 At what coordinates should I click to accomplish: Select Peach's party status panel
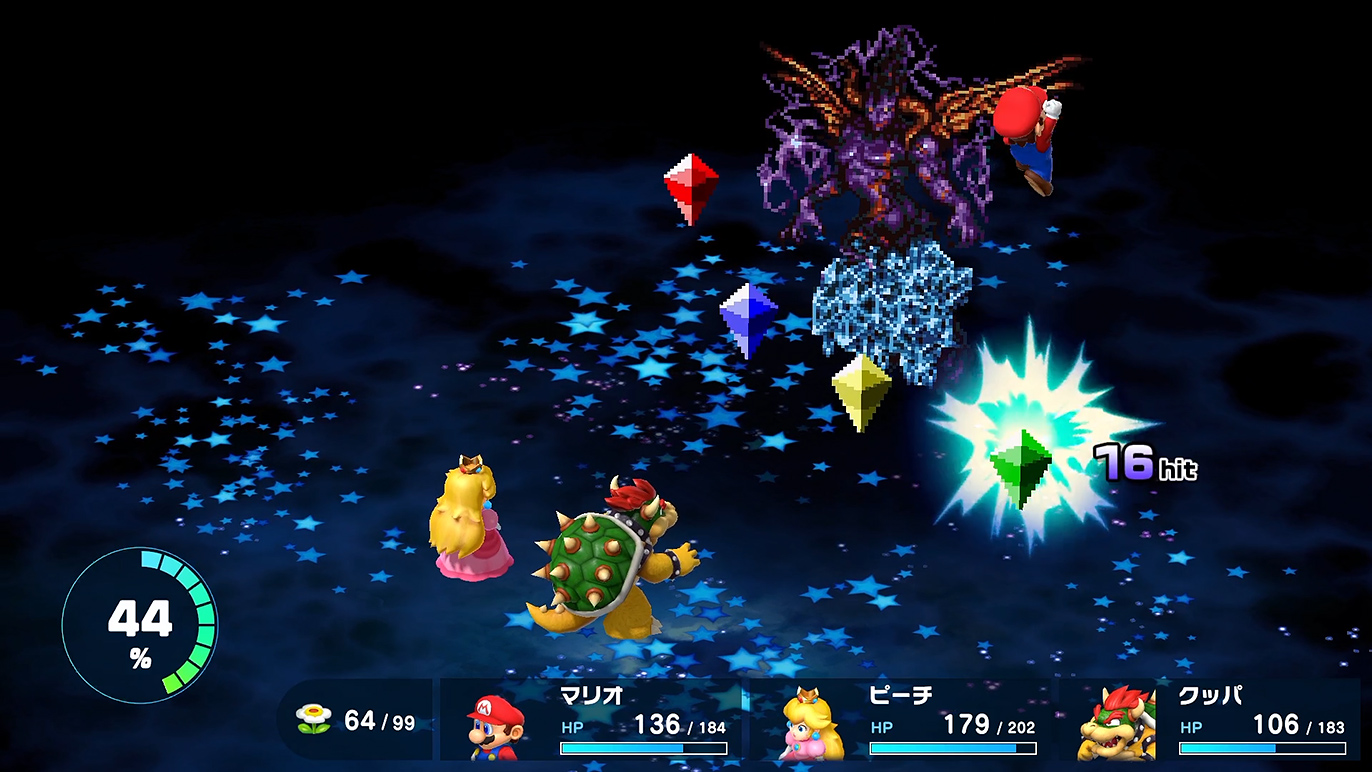tap(903, 721)
